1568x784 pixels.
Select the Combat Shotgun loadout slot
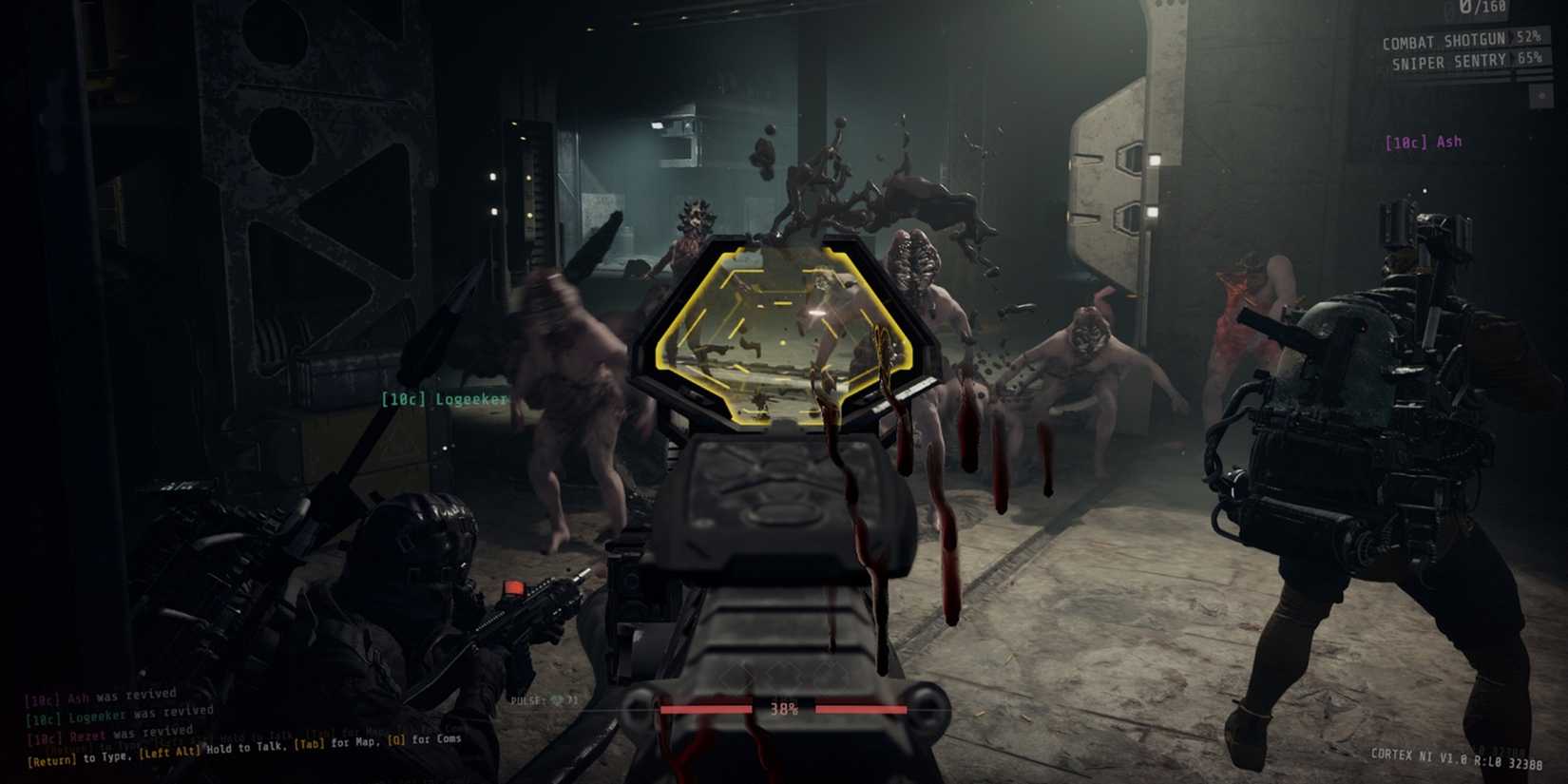[x=1444, y=41]
